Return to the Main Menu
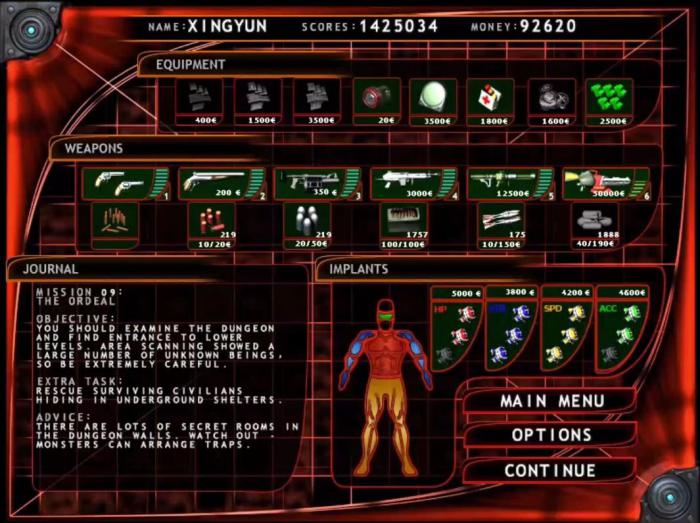Screen dimensions: 700x523 tap(551, 401)
